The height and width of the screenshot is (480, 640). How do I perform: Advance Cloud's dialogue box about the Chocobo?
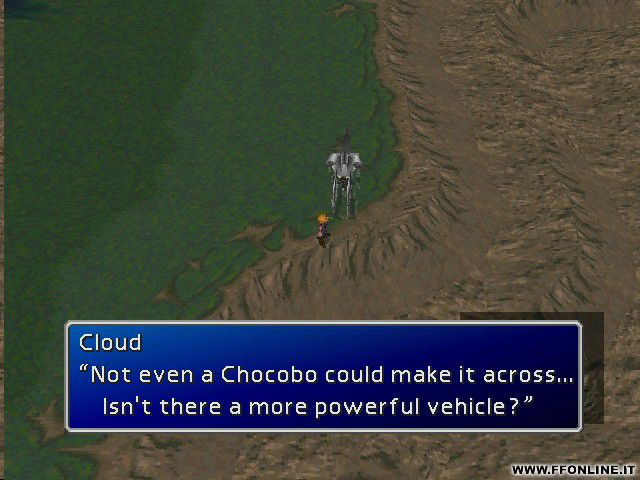tap(323, 376)
